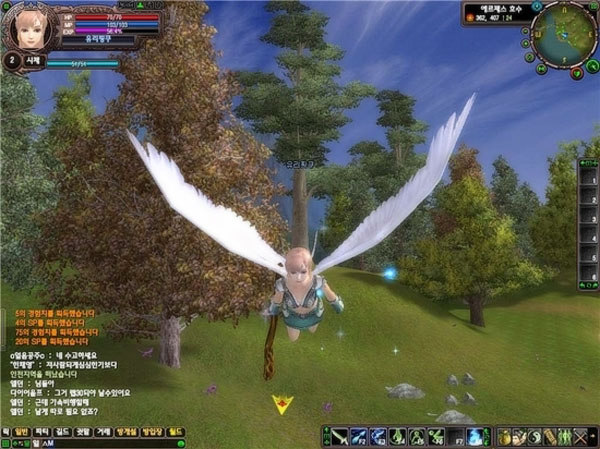The width and height of the screenshot is (600, 449).
Task: Switch to the 일반 chat tab
Action: [x=19, y=430]
